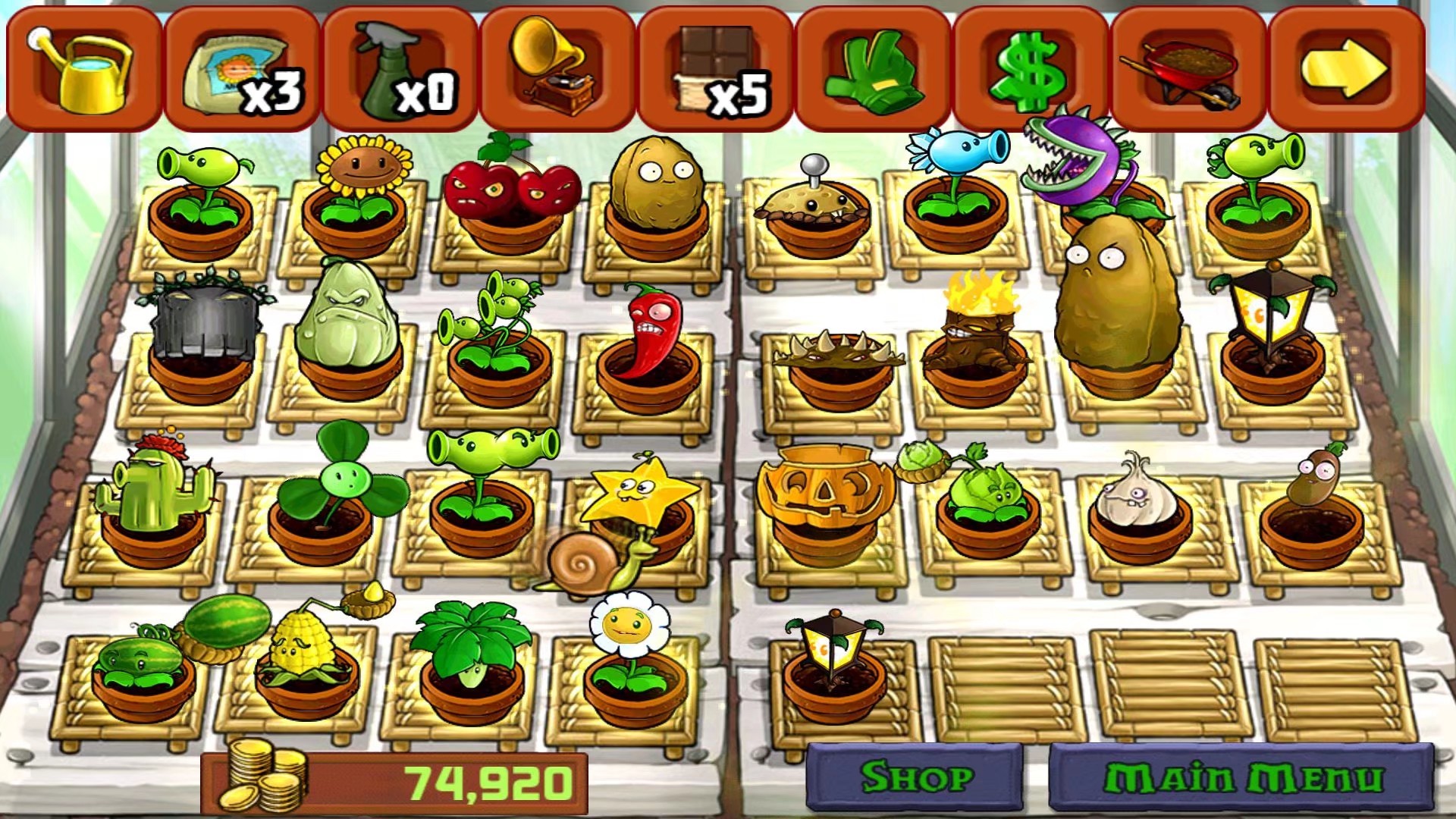
Task: Open the Shop
Action: coord(915,777)
